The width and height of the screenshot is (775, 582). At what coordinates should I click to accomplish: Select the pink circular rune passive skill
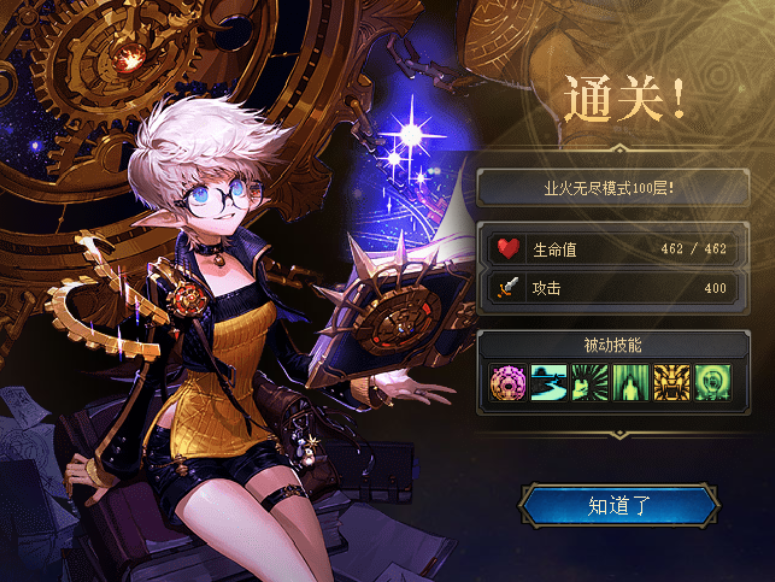[508, 383]
